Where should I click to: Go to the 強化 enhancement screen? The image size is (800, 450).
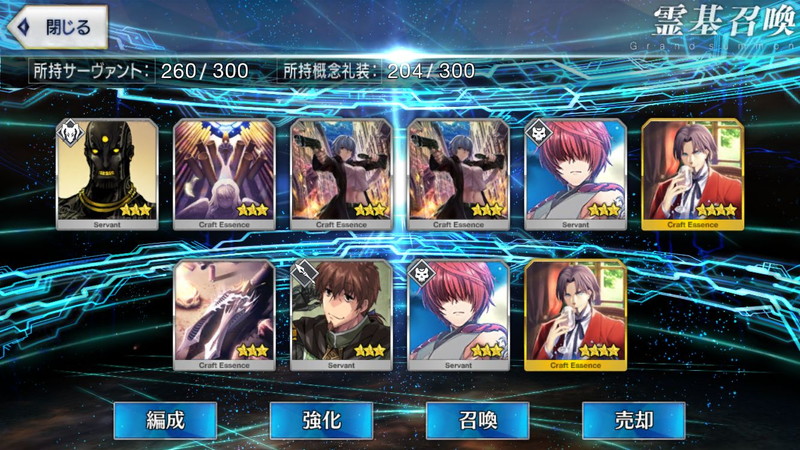tap(320, 420)
